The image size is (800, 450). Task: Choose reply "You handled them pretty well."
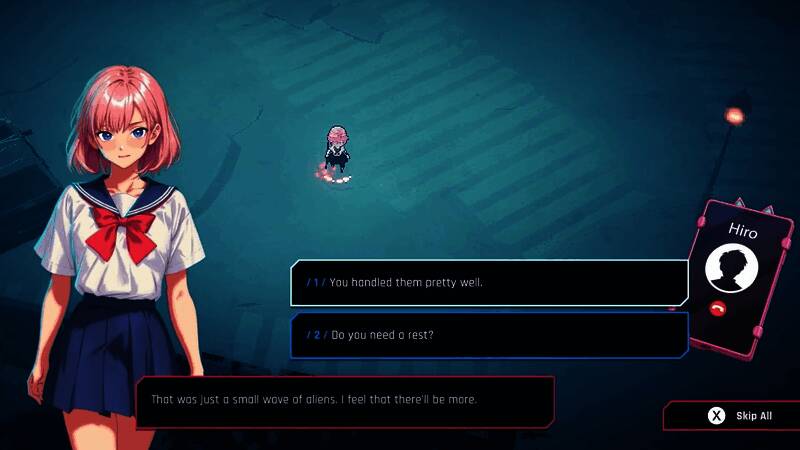pyautogui.click(x=489, y=282)
